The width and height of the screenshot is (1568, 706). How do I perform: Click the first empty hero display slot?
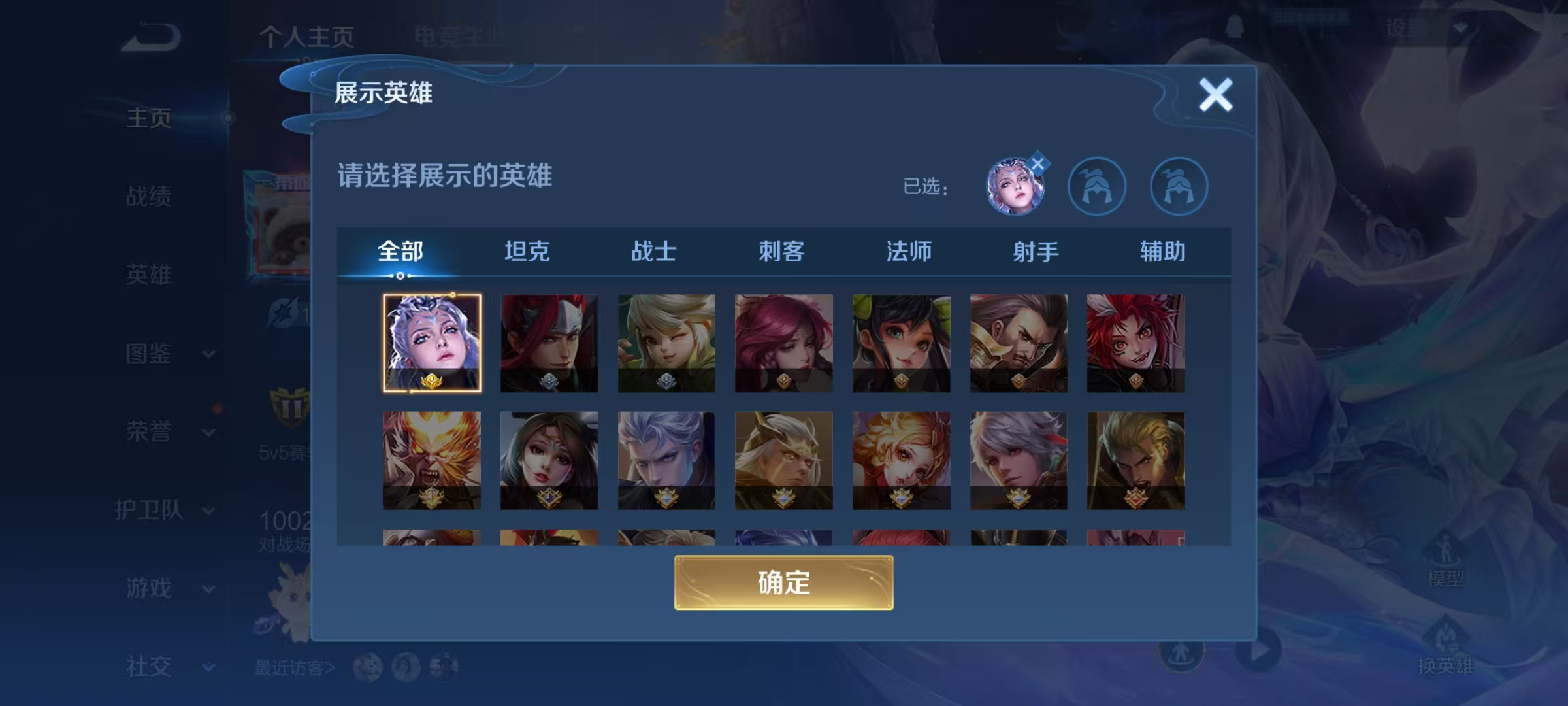(1098, 186)
